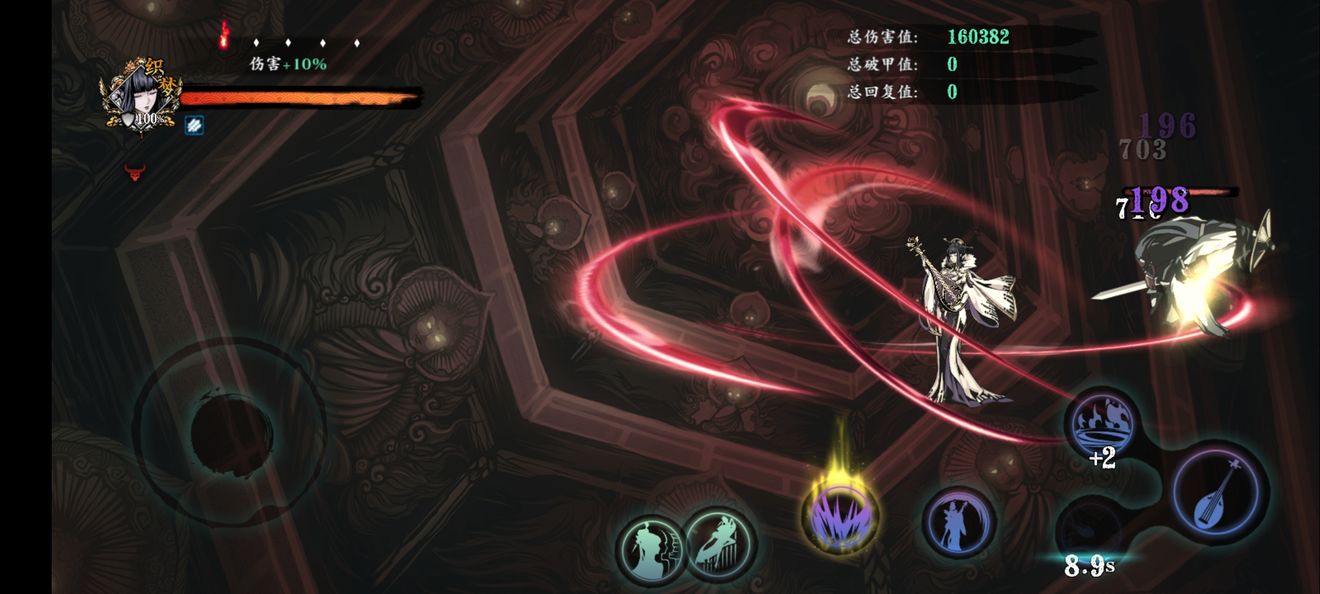Tap the red bull head icon

click(x=135, y=172)
